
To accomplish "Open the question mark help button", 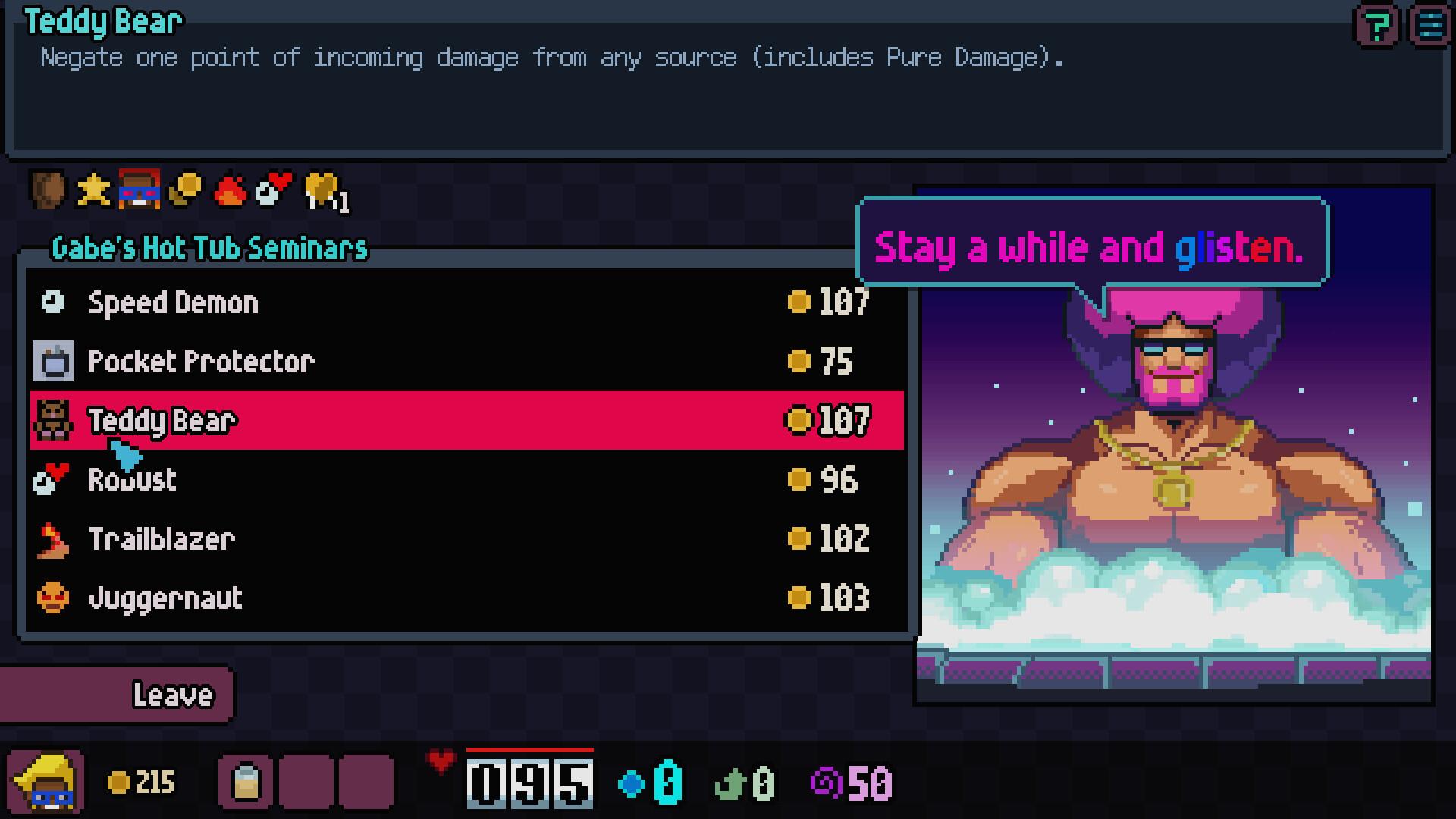I will click(x=1376, y=27).
